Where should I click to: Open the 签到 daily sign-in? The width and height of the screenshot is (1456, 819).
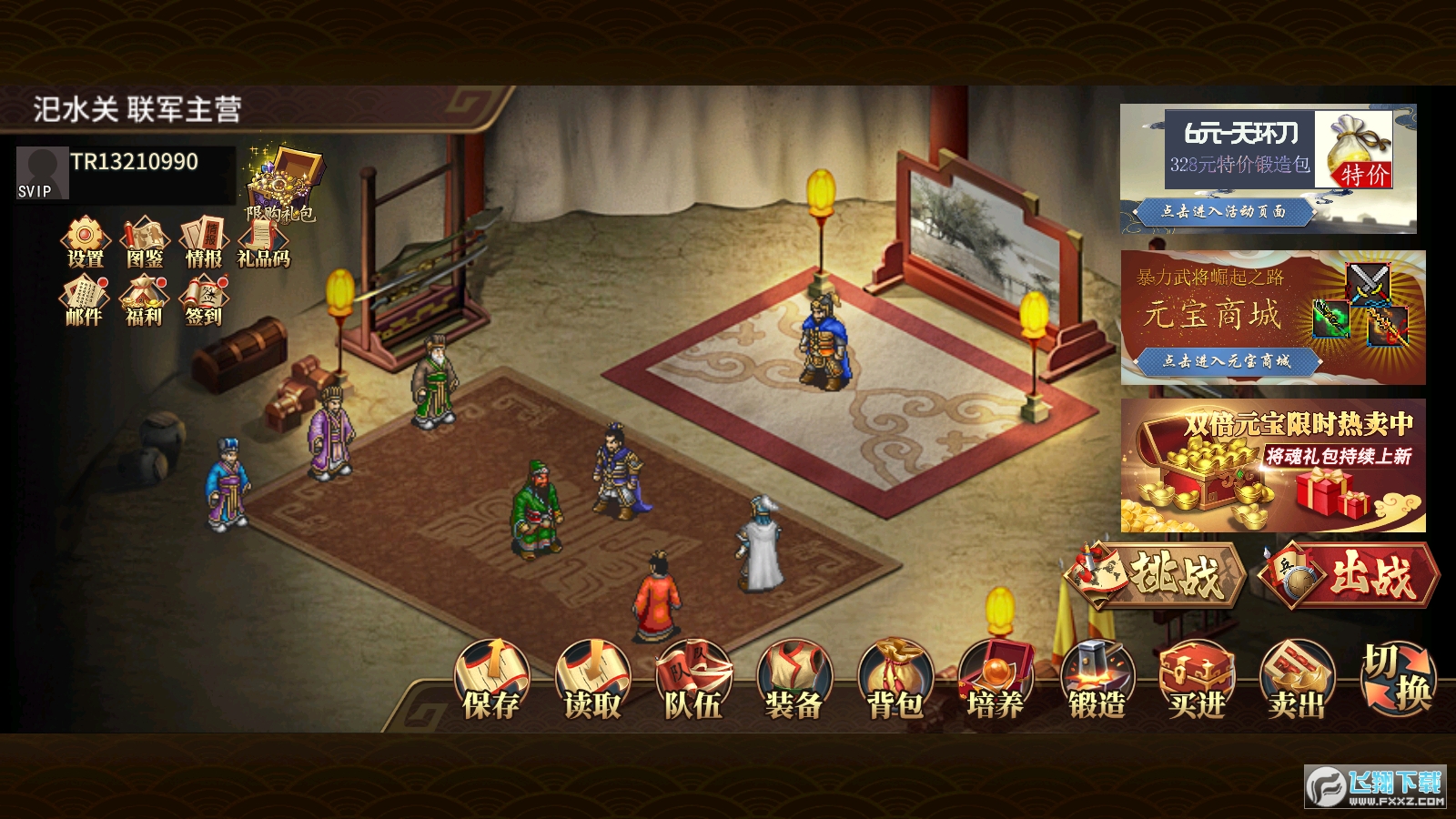(x=204, y=301)
